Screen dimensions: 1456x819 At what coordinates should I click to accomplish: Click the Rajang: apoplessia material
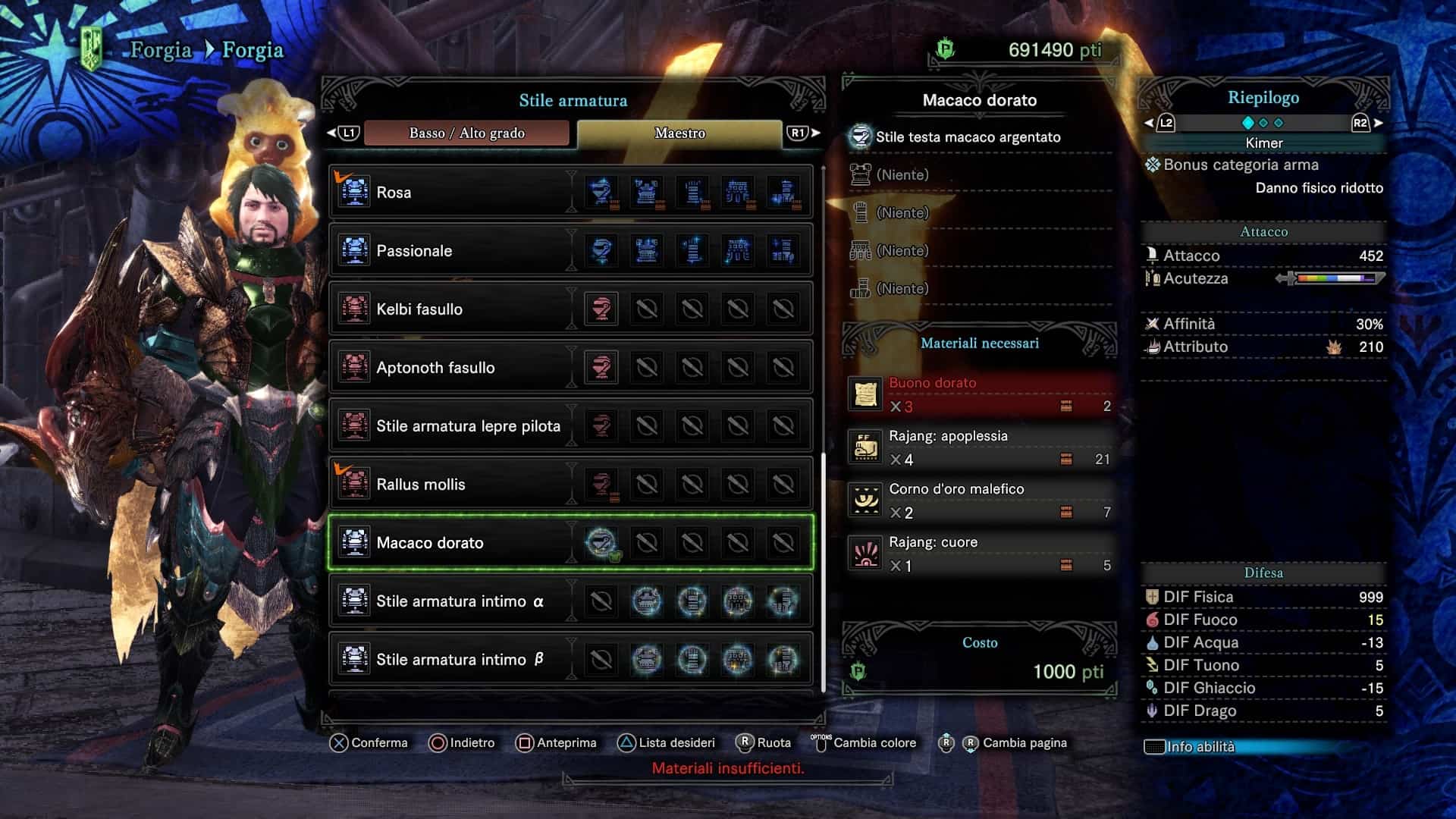(x=980, y=447)
